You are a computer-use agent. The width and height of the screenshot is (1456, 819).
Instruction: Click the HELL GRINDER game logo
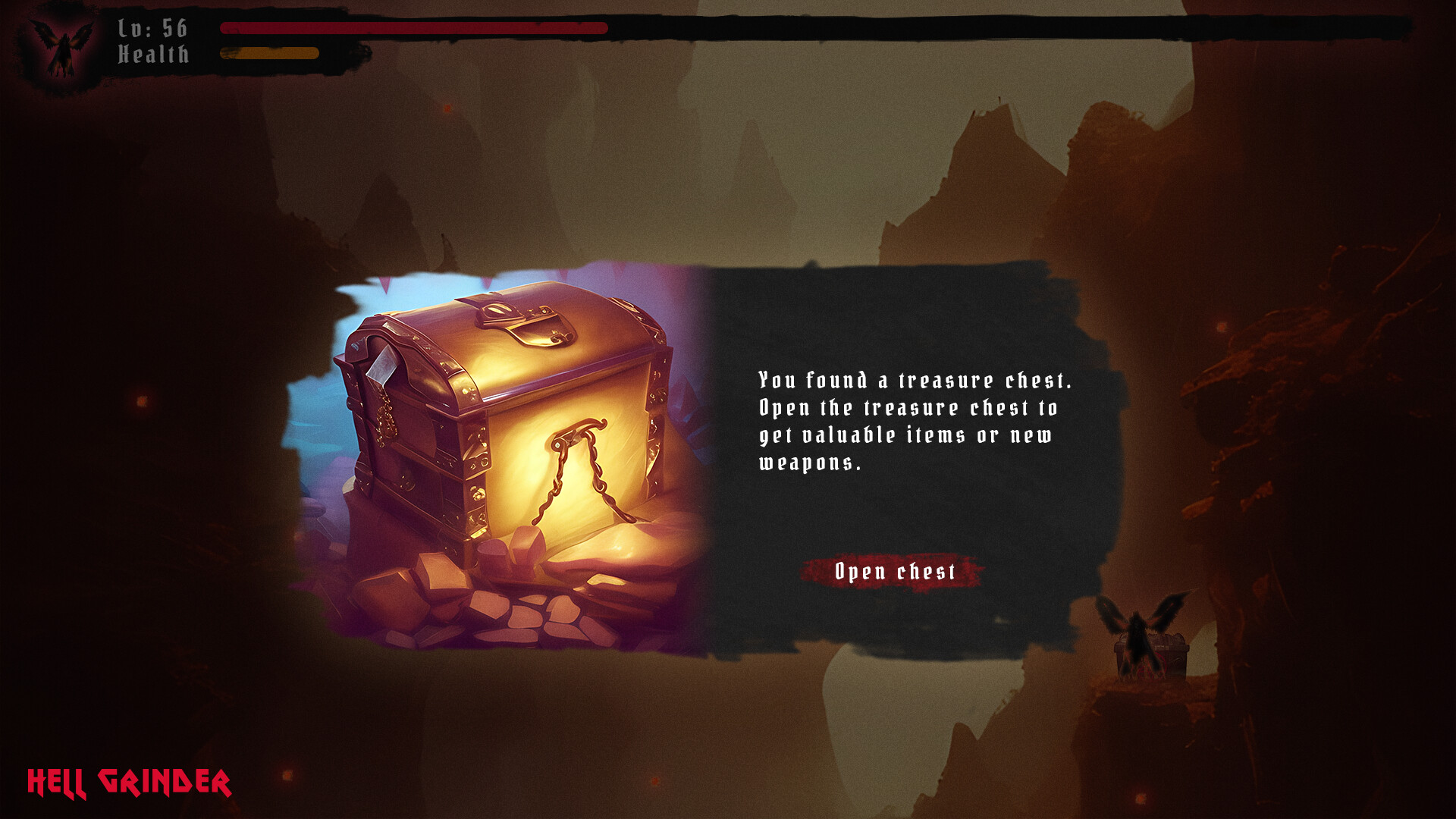tap(129, 780)
